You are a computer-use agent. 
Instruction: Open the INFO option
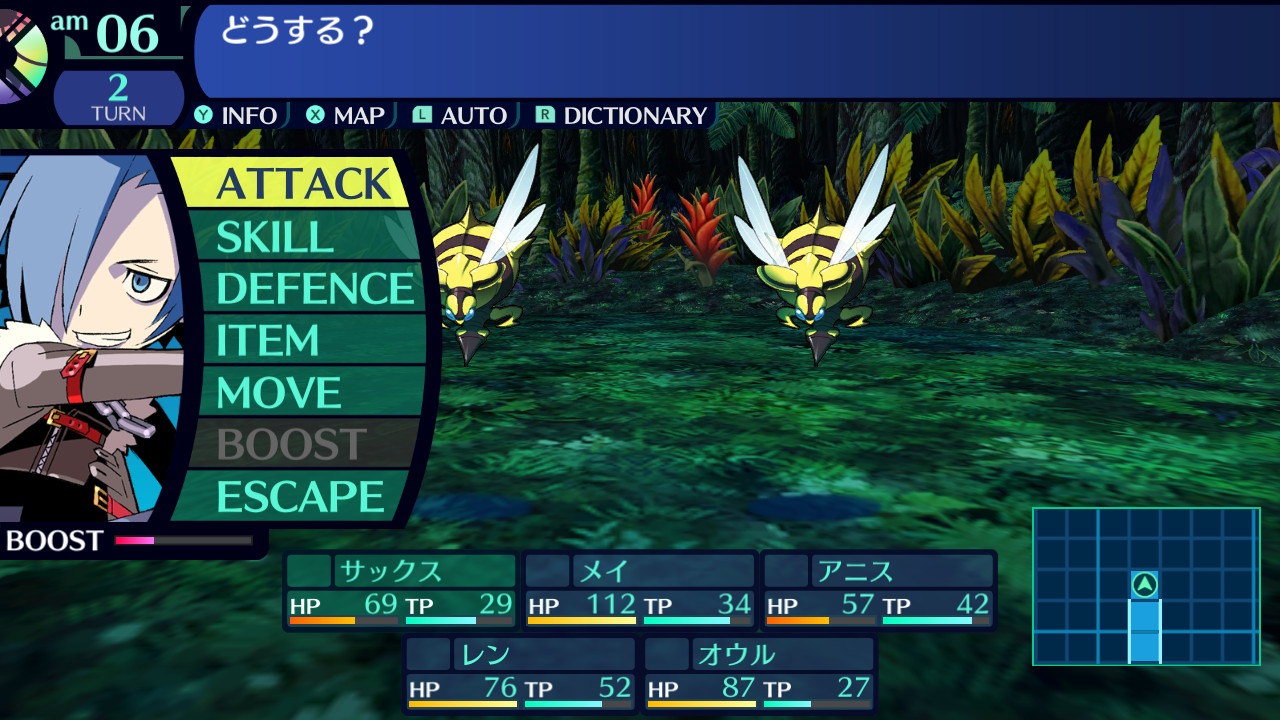pyautogui.click(x=237, y=116)
